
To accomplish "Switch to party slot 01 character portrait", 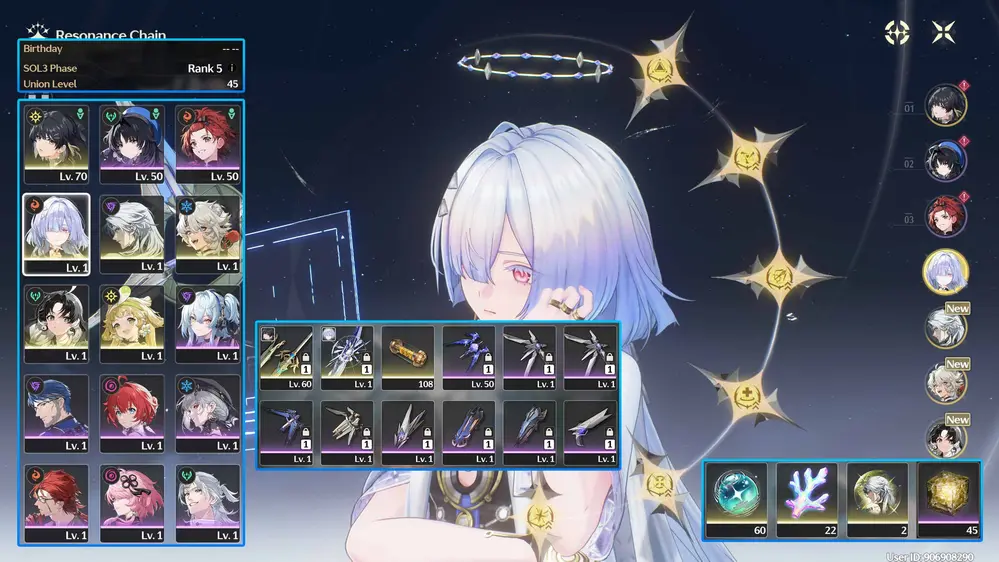I will pyautogui.click(x=944, y=104).
